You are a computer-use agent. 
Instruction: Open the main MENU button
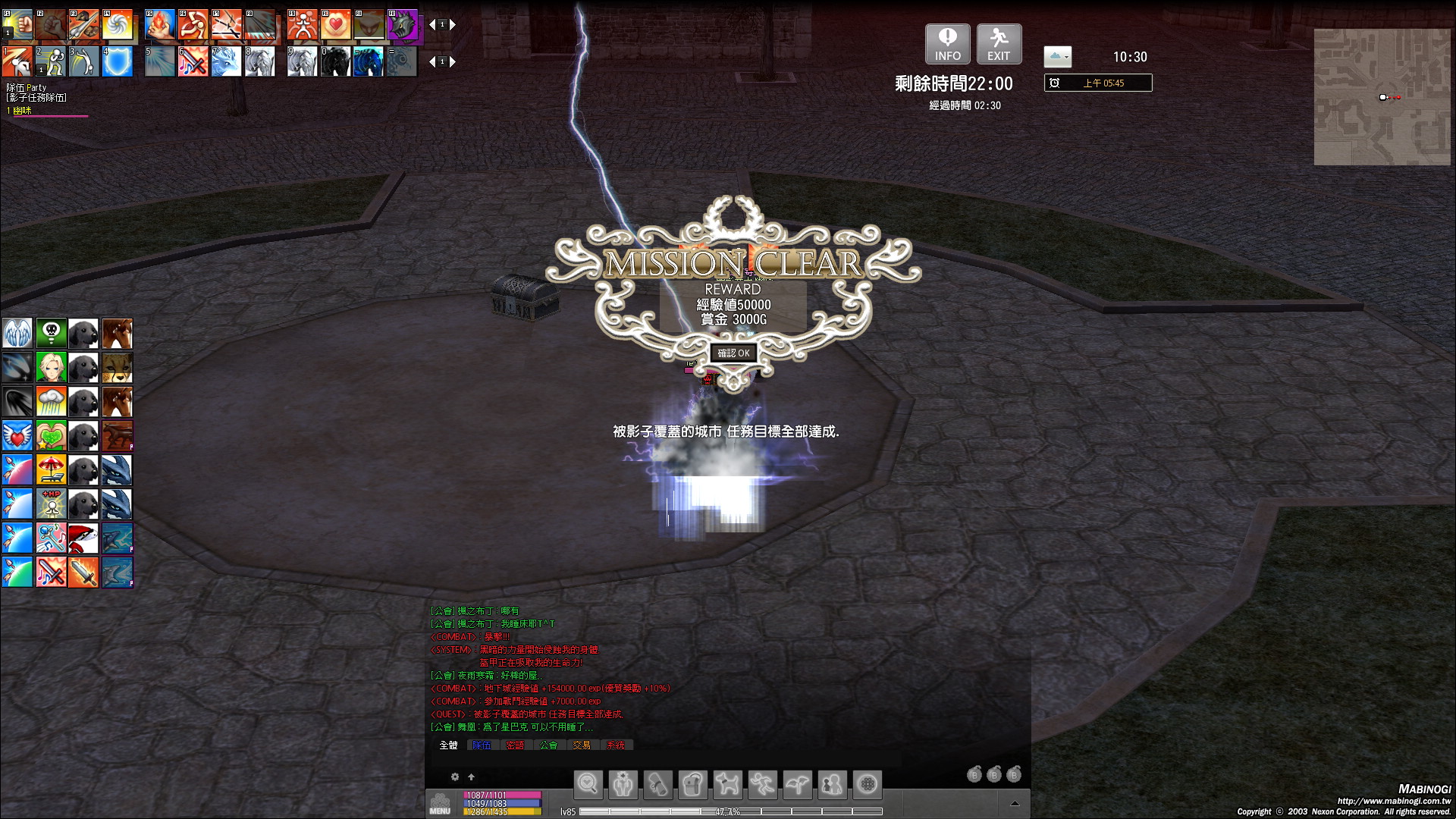pyautogui.click(x=440, y=803)
